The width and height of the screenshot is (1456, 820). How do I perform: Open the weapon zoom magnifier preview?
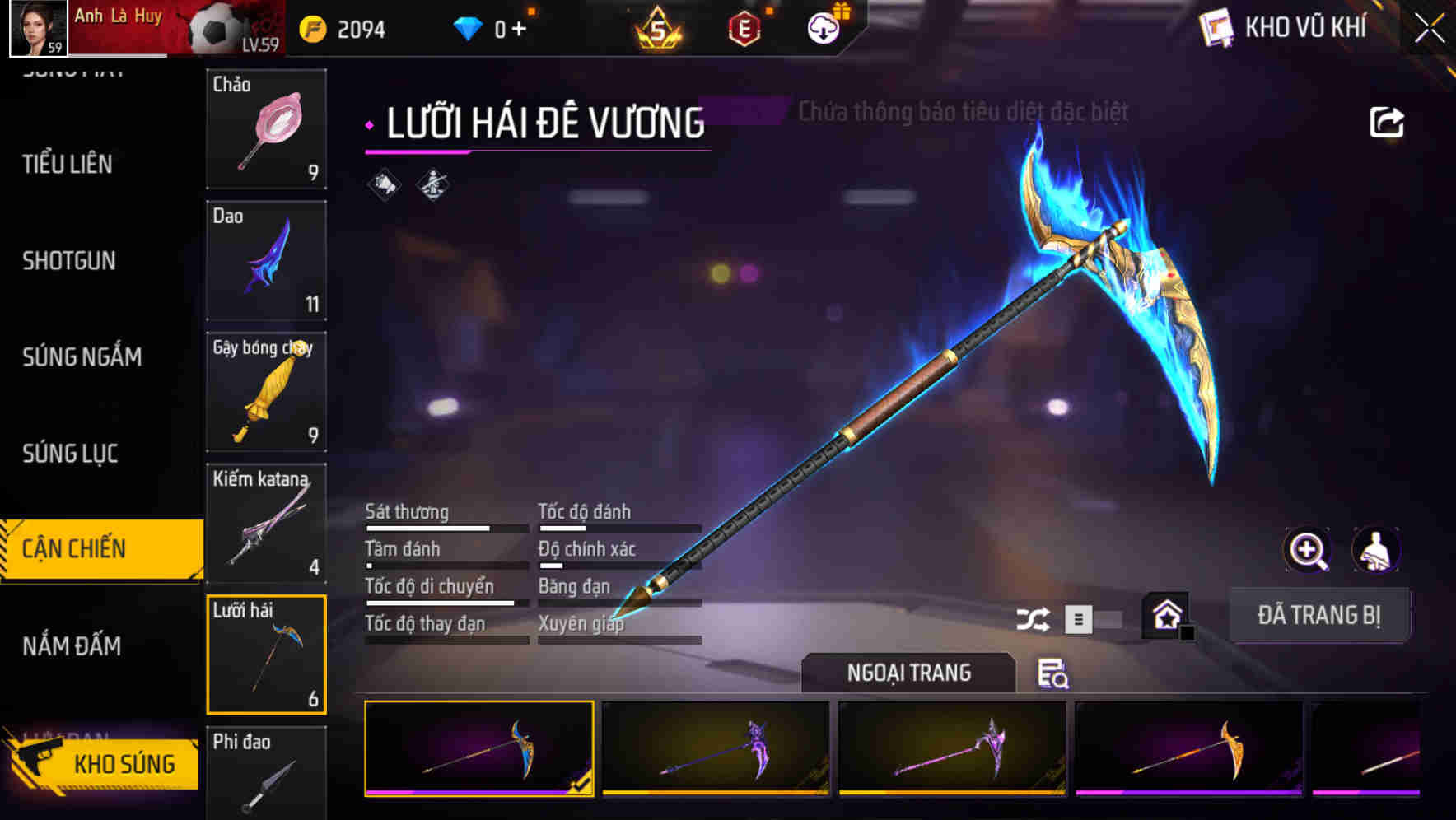point(1308,550)
